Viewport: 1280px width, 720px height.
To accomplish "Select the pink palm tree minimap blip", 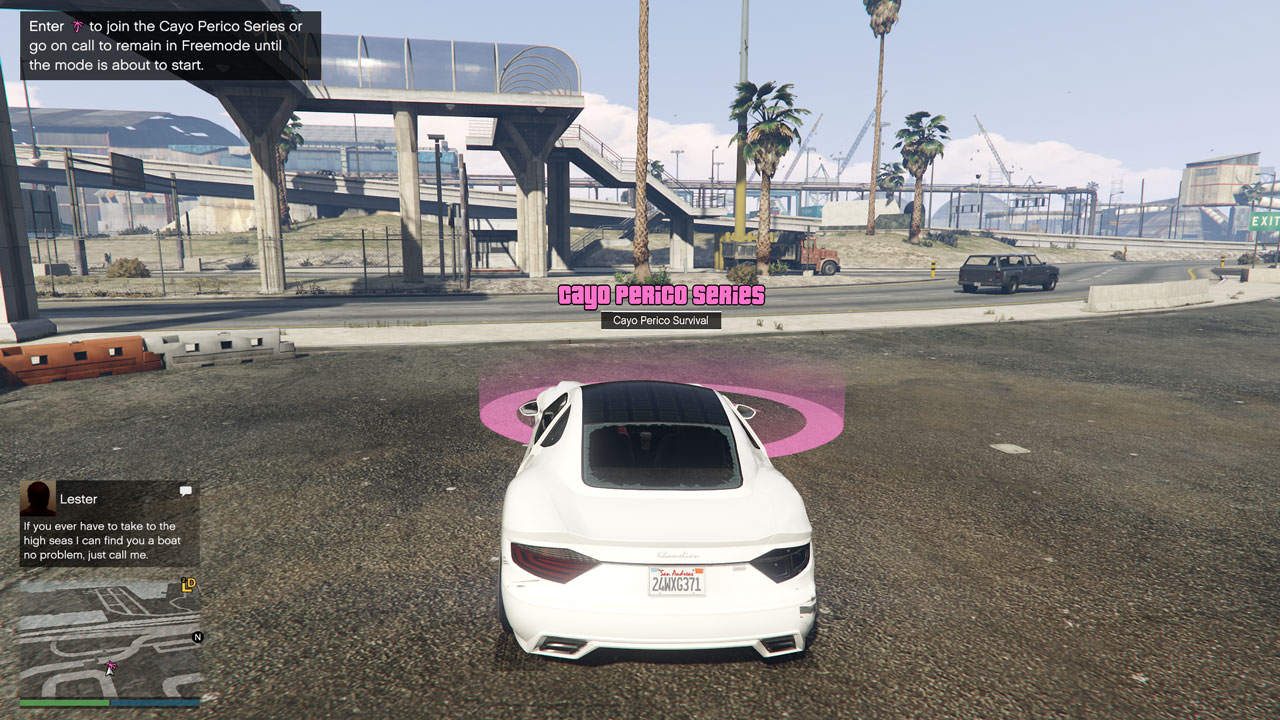I will [x=111, y=665].
